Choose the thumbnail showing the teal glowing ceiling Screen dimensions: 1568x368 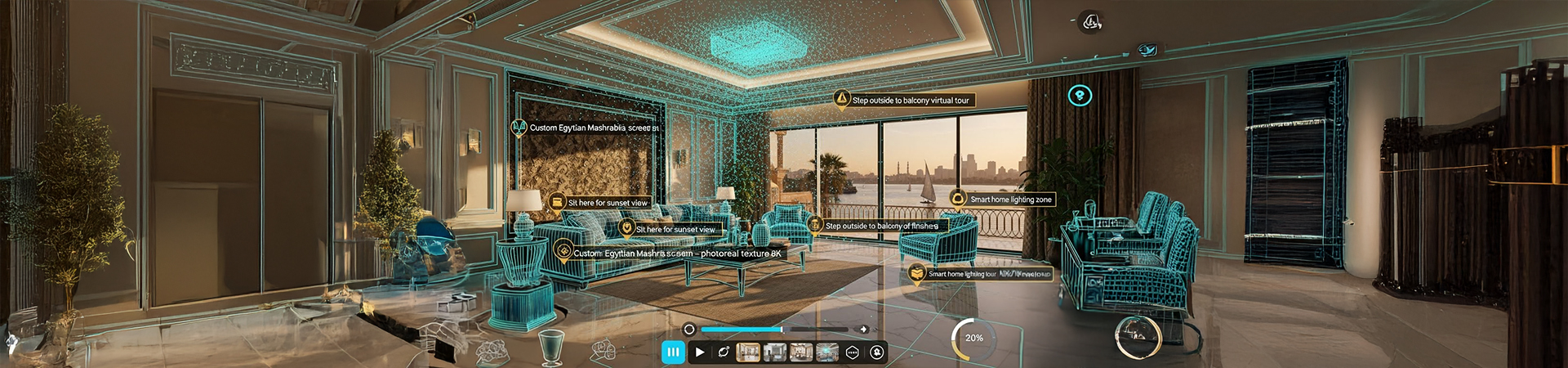click(827, 352)
